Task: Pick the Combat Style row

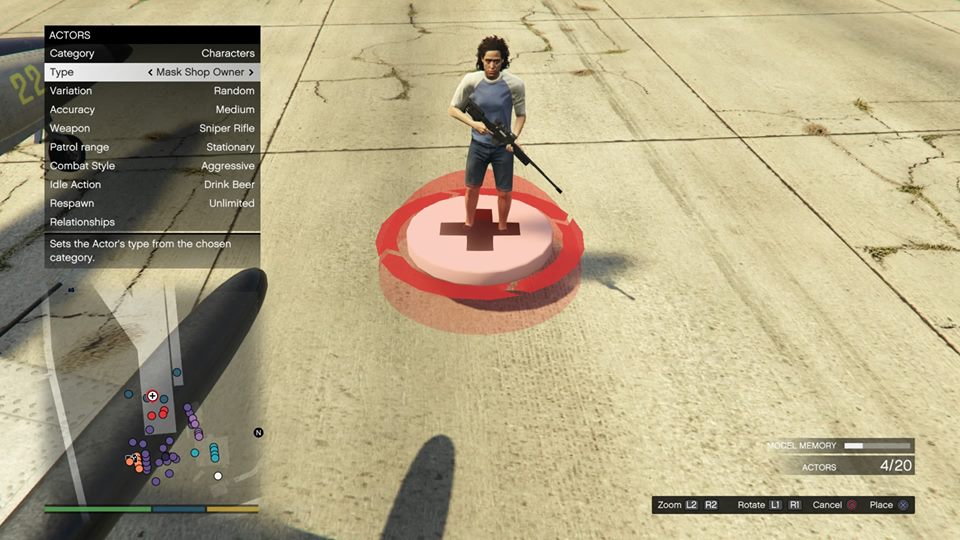Action: [152, 166]
